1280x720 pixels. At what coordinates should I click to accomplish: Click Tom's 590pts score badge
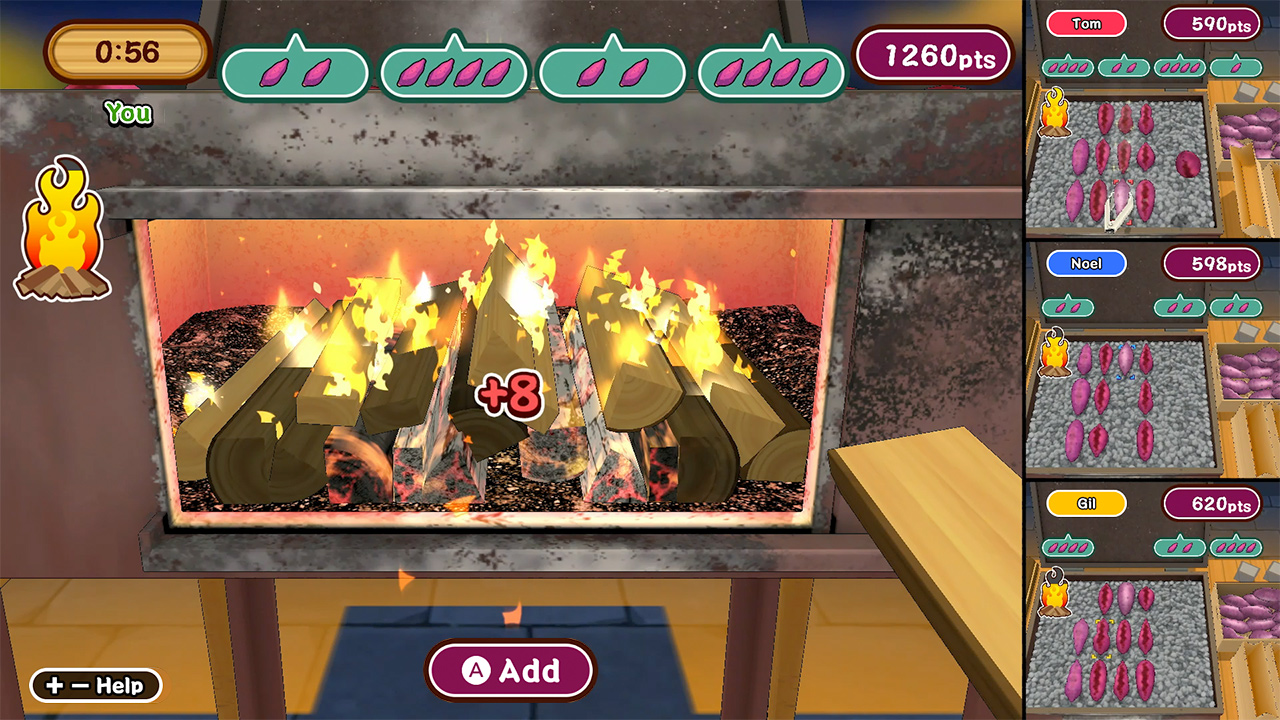click(x=1212, y=24)
